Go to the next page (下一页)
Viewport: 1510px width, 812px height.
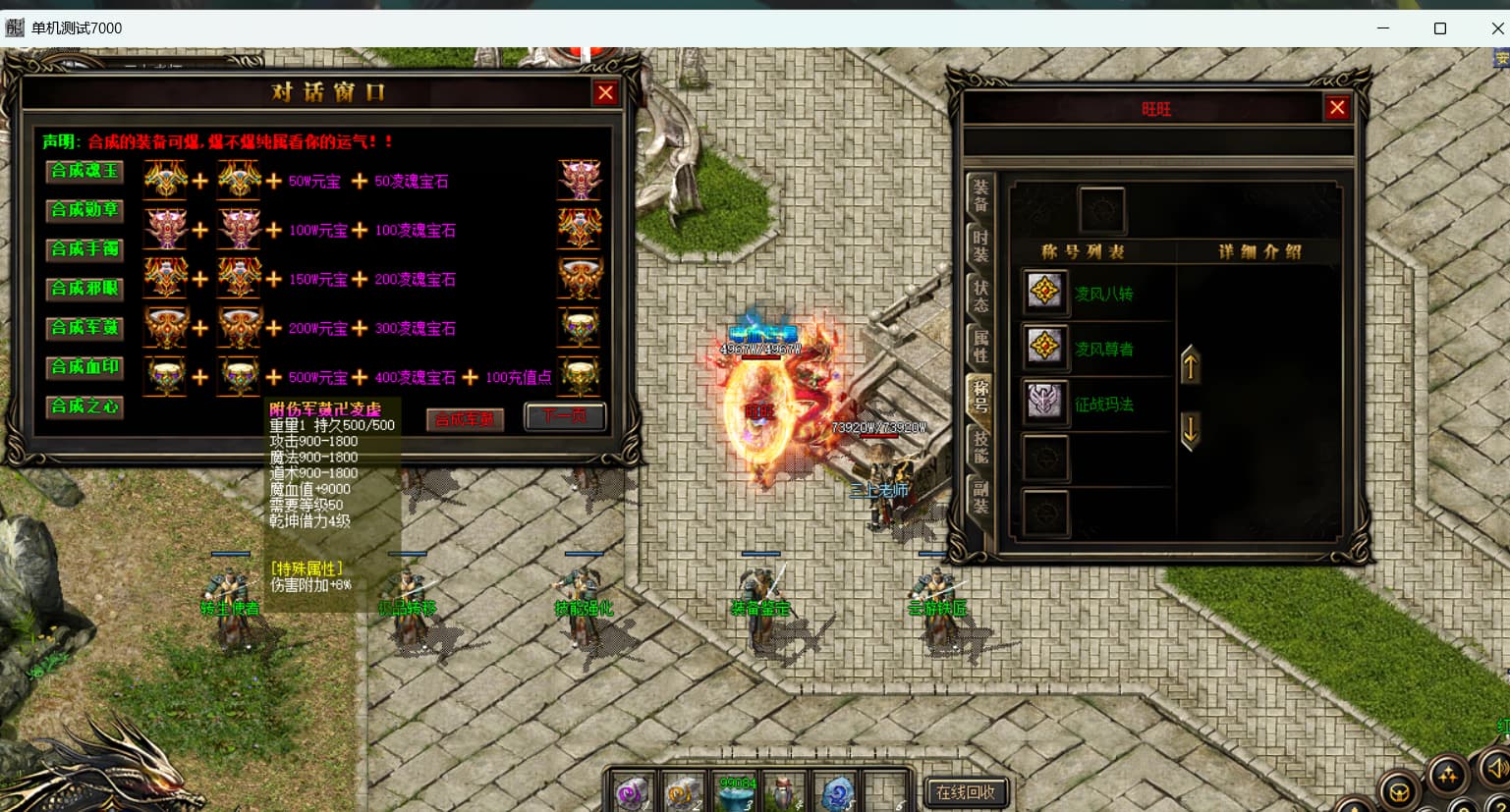point(564,416)
